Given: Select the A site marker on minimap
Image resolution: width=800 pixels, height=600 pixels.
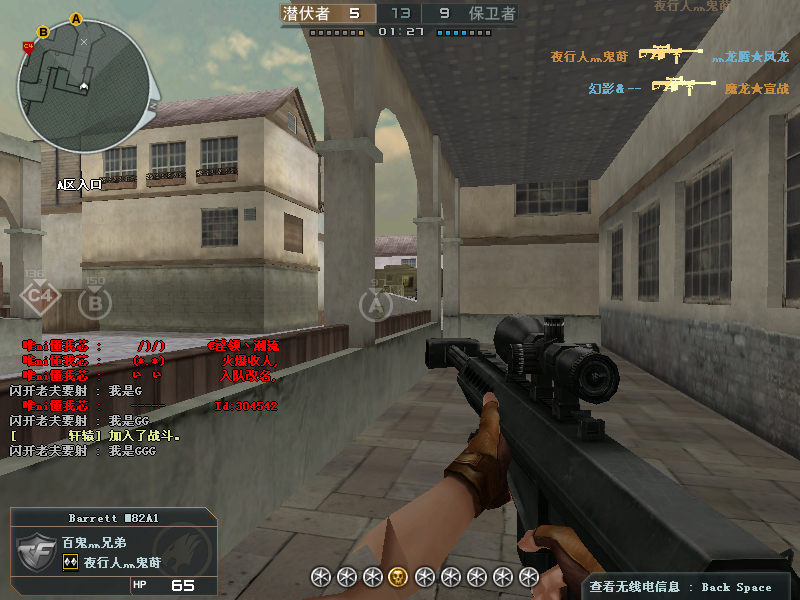Looking at the screenshot, I should tap(77, 19).
